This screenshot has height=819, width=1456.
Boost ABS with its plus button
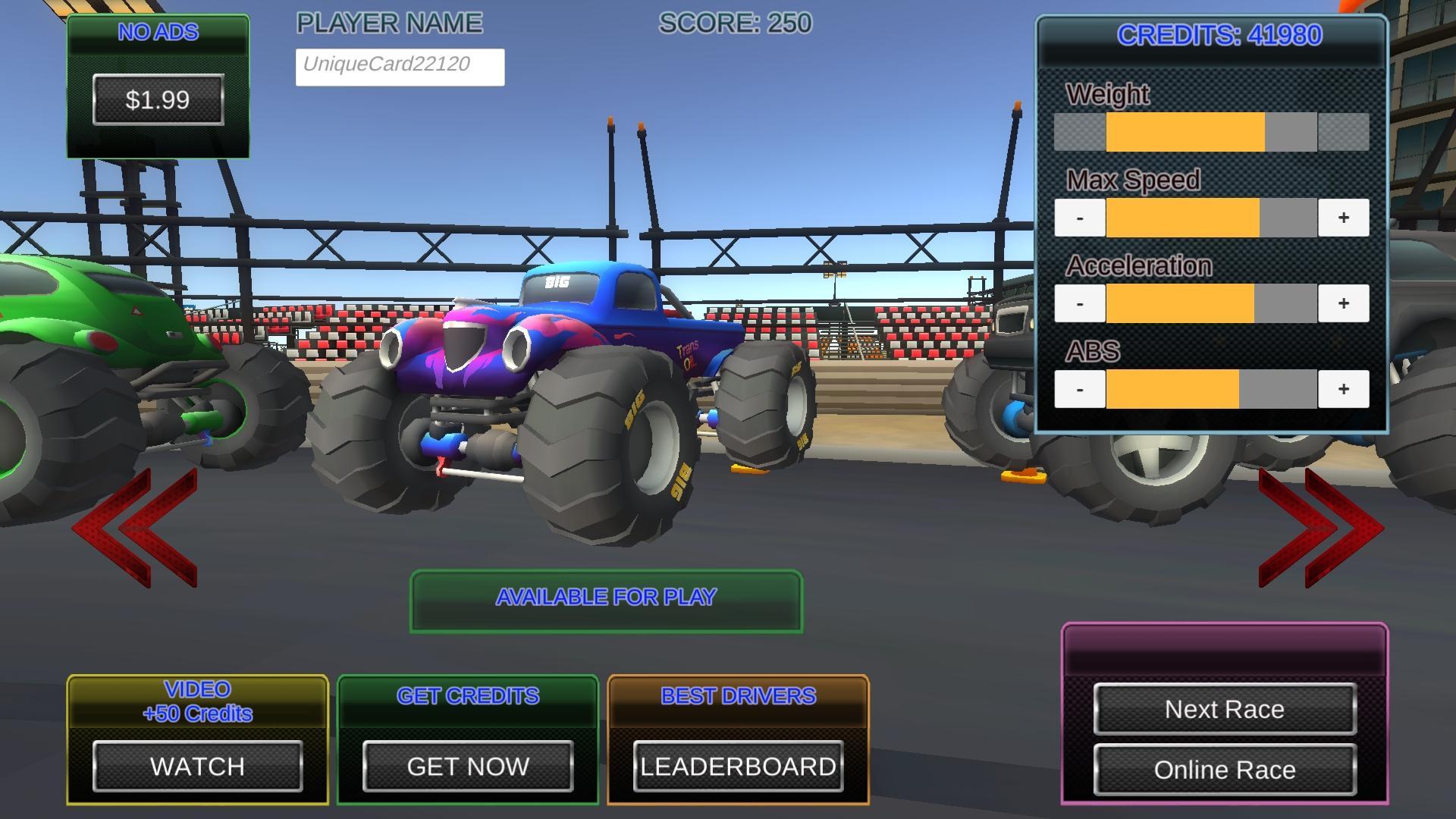pos(1343,389)
